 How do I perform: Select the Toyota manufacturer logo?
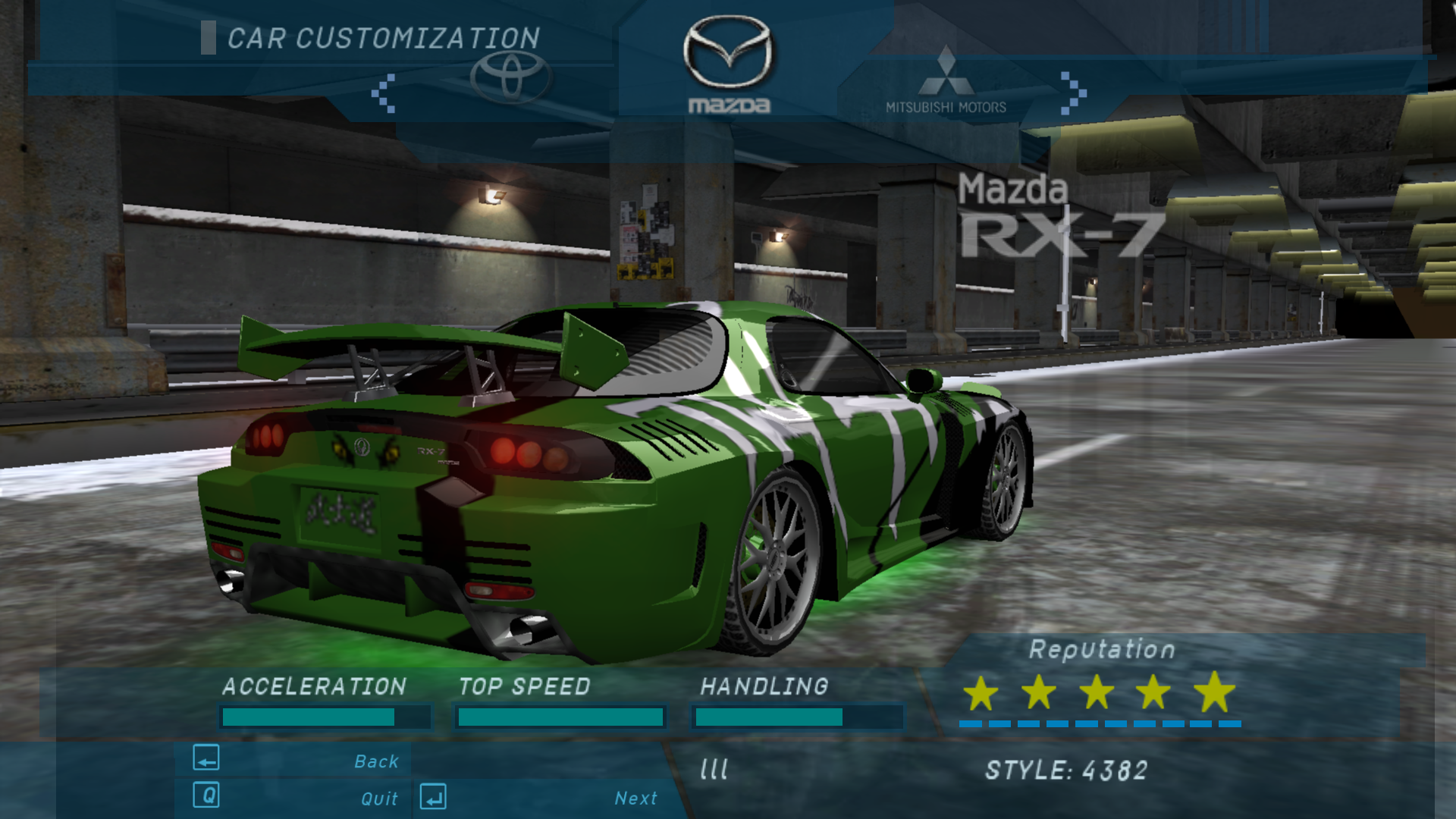tap(510, 77)
